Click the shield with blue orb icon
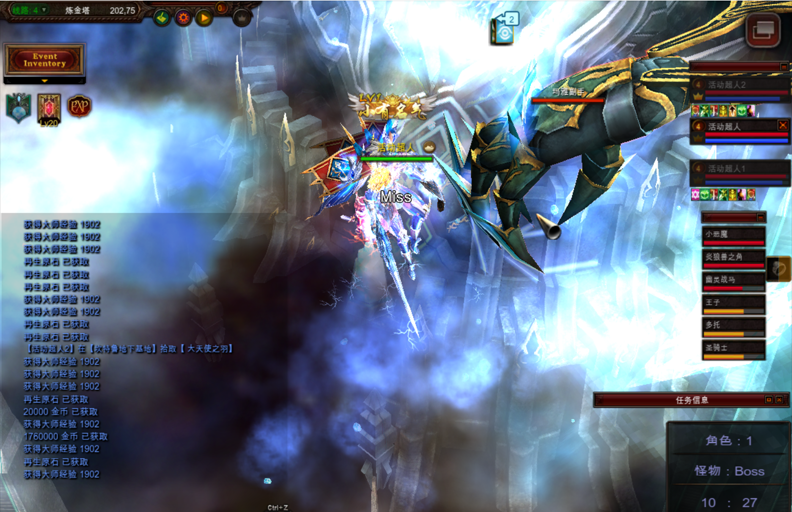Screen dimensions: 792x512 click(x=18, y=106)
